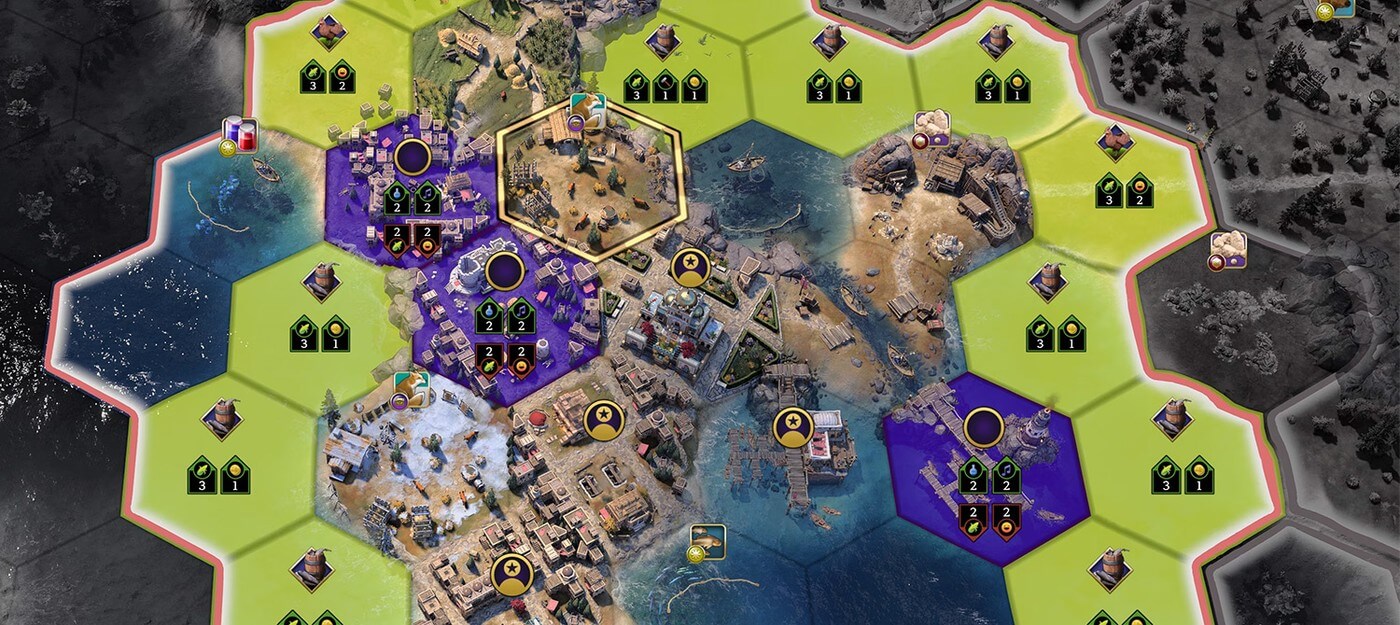Click the red and blue dye jars icon
The height and width of the screenshot is (625, 1400).
240,133
